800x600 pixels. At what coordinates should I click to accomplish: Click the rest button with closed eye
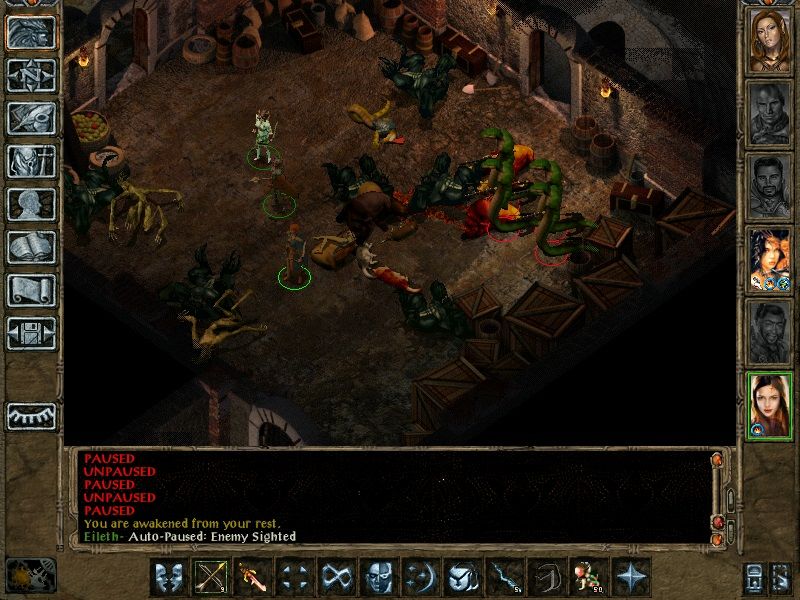click(31, 415)
